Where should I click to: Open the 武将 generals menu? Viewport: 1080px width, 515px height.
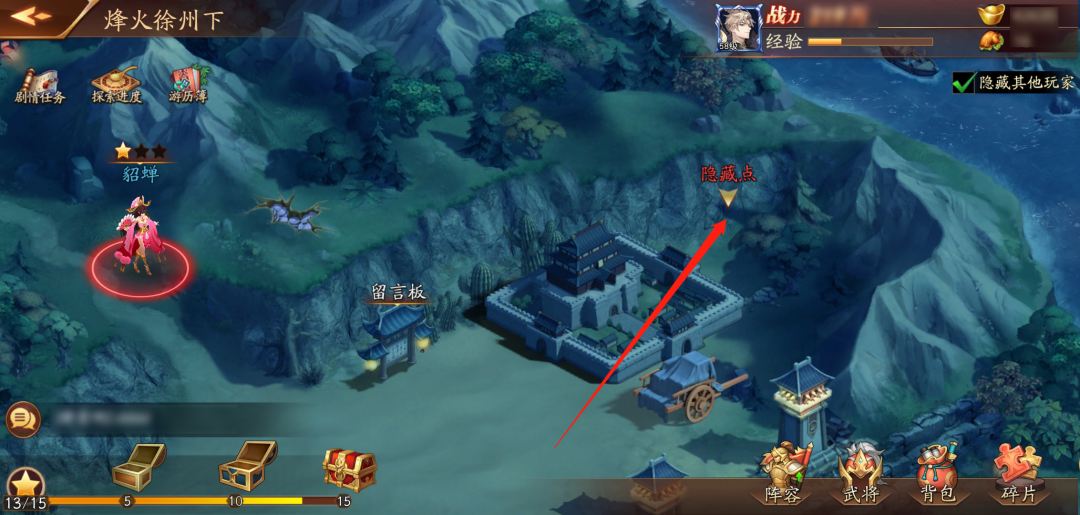point(861,473)
